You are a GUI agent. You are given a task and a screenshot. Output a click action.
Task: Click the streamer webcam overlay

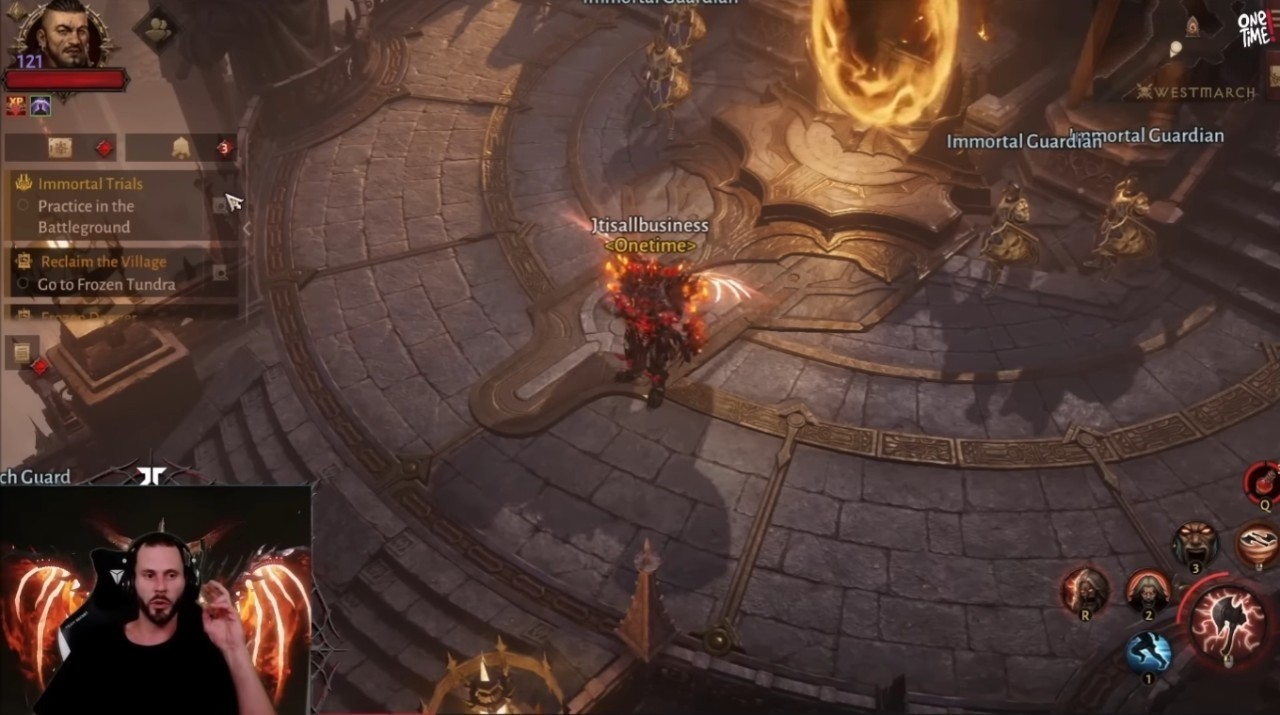157,600
